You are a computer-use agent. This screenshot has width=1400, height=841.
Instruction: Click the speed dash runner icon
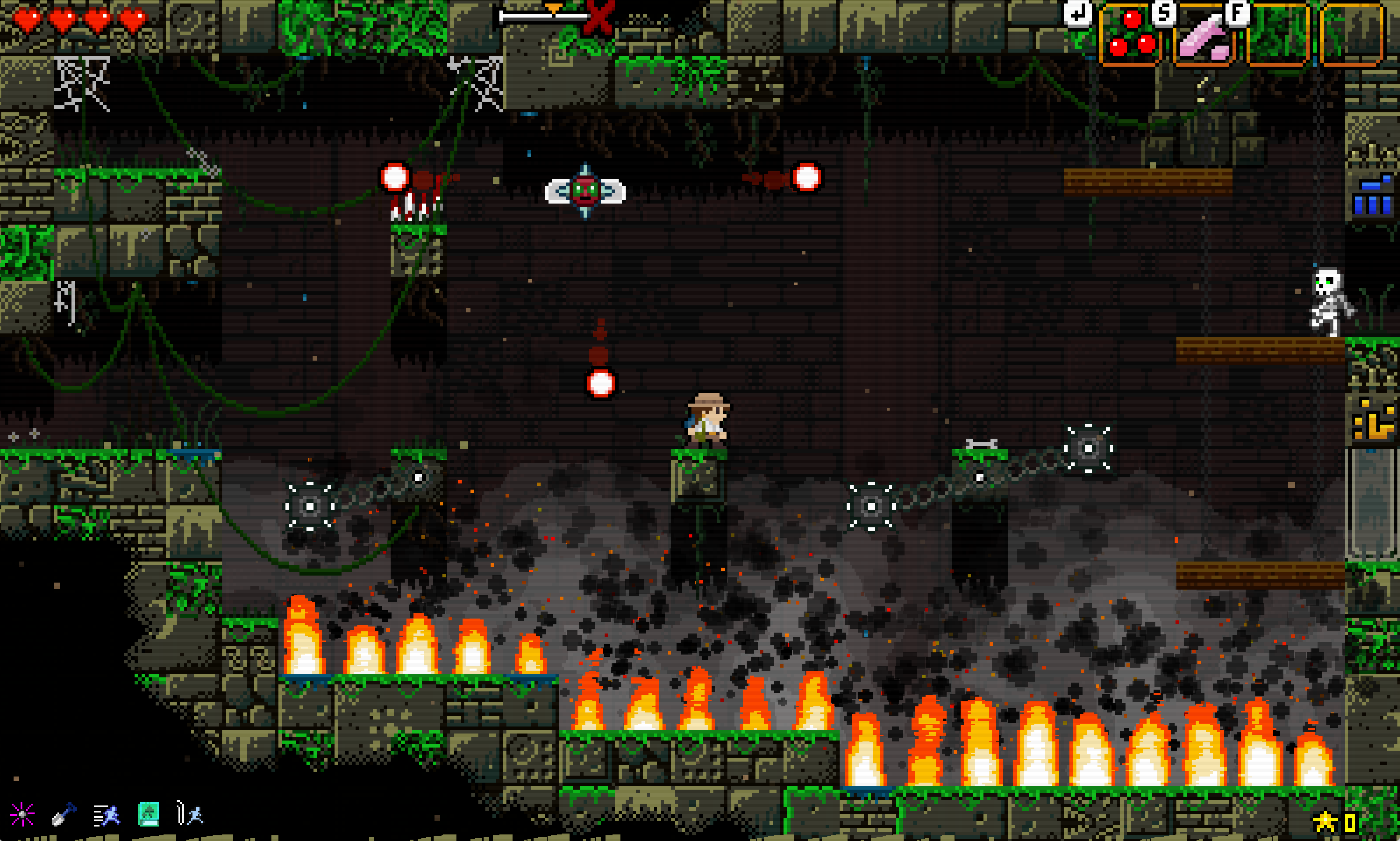pyautogui.click(x=107, y=814)
